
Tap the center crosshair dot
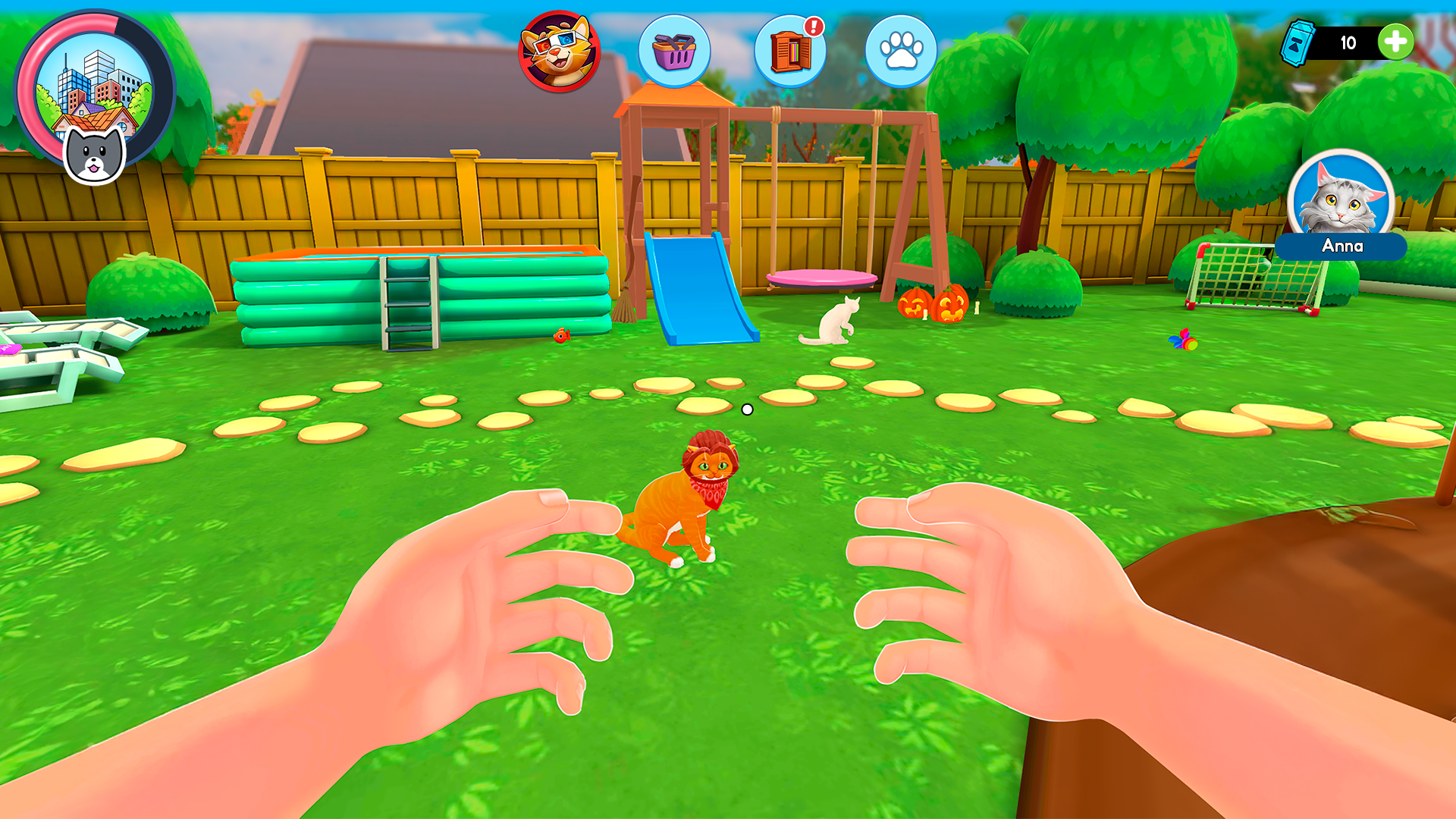[748, 409]
